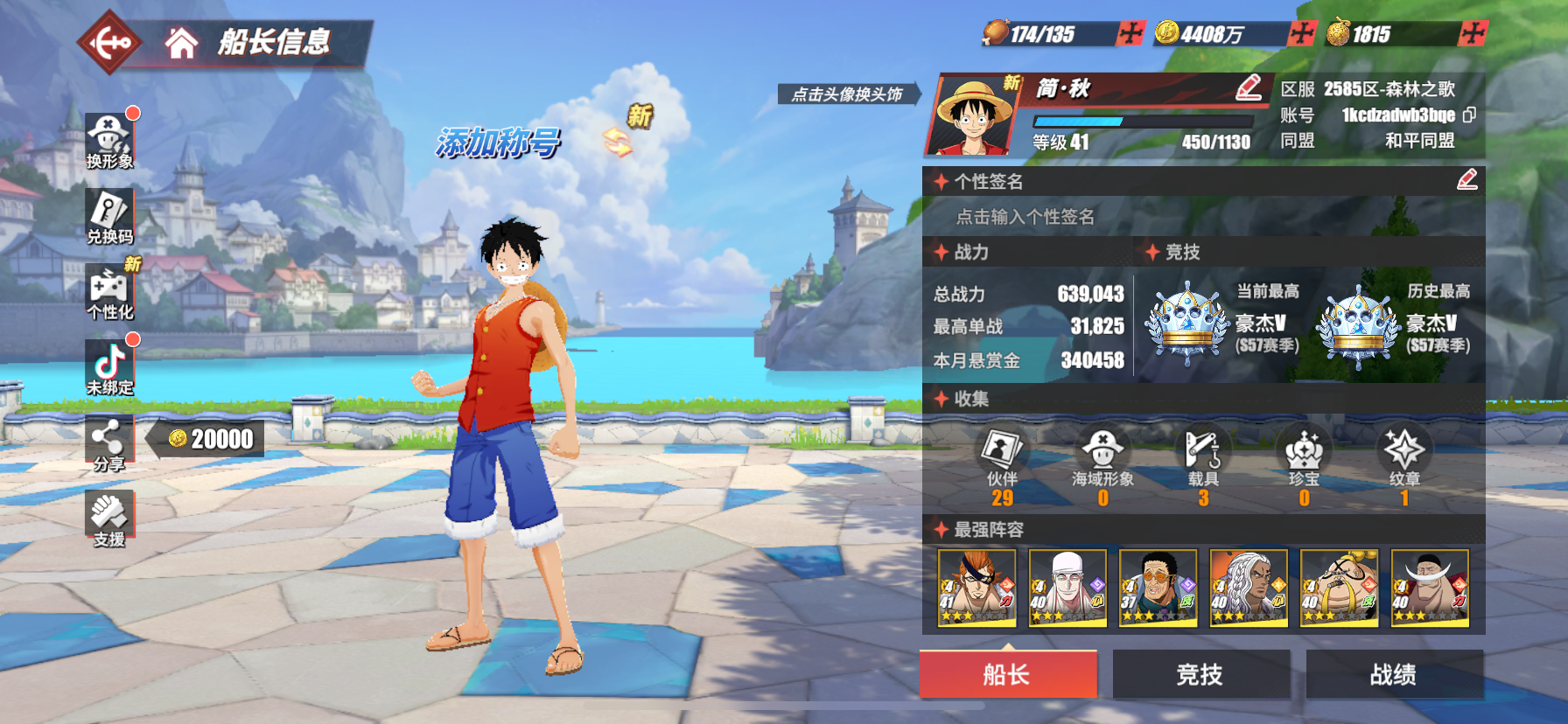1568x724 pixels.
Task: Add stamina with the plus button beside 174/135
Action: pos(1130,34)
